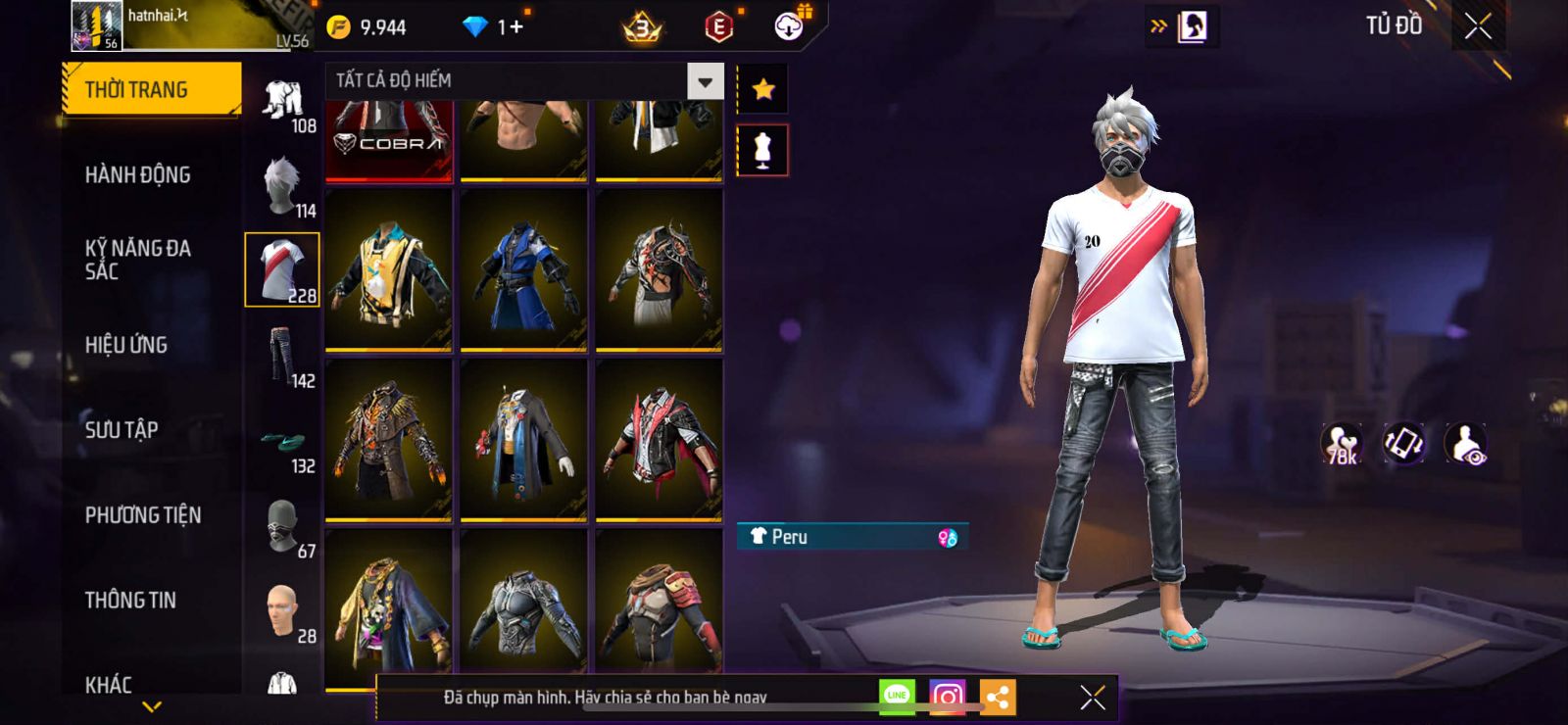Open the THÔNG TIN tab
The image size is (1568, 725).
pyautogui.click(x=130, y=601)
